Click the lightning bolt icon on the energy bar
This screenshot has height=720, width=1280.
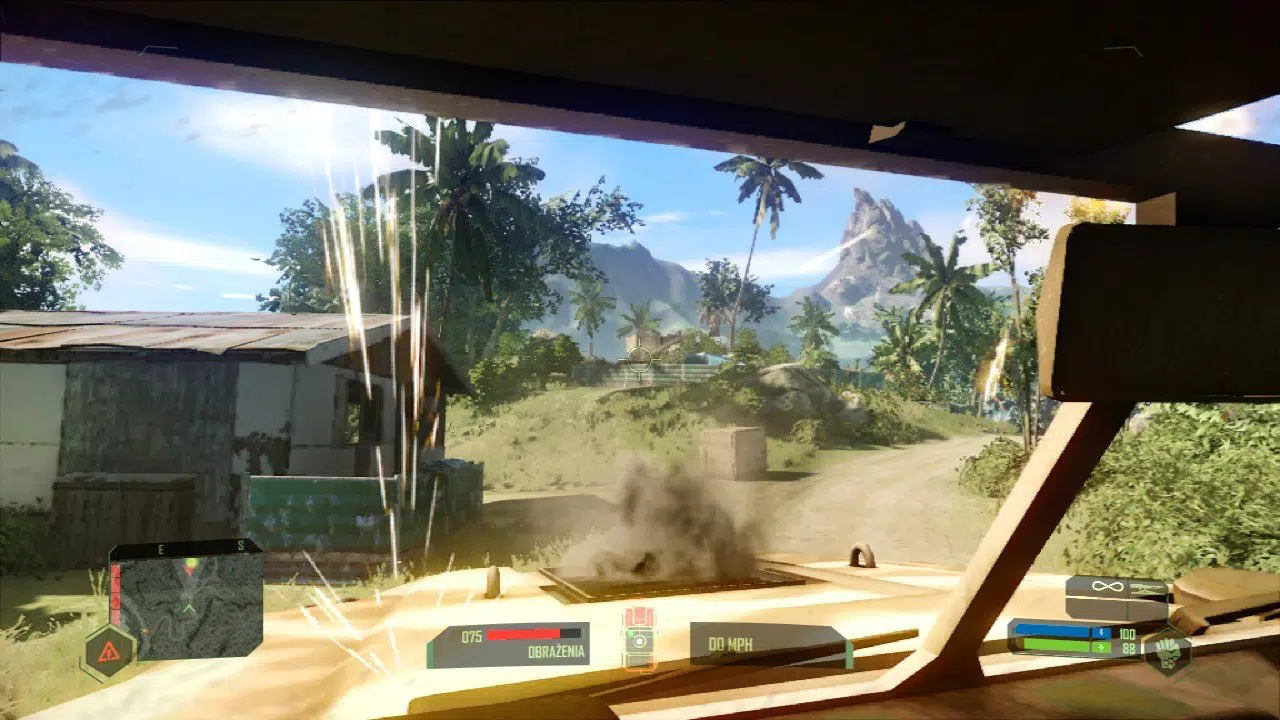pyautogui.click(x=1101, y=632)
